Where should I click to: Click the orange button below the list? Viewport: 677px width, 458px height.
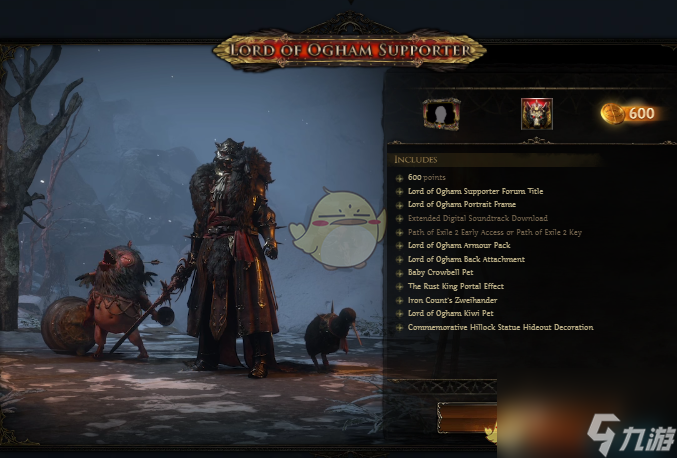(x=467, y=417)
